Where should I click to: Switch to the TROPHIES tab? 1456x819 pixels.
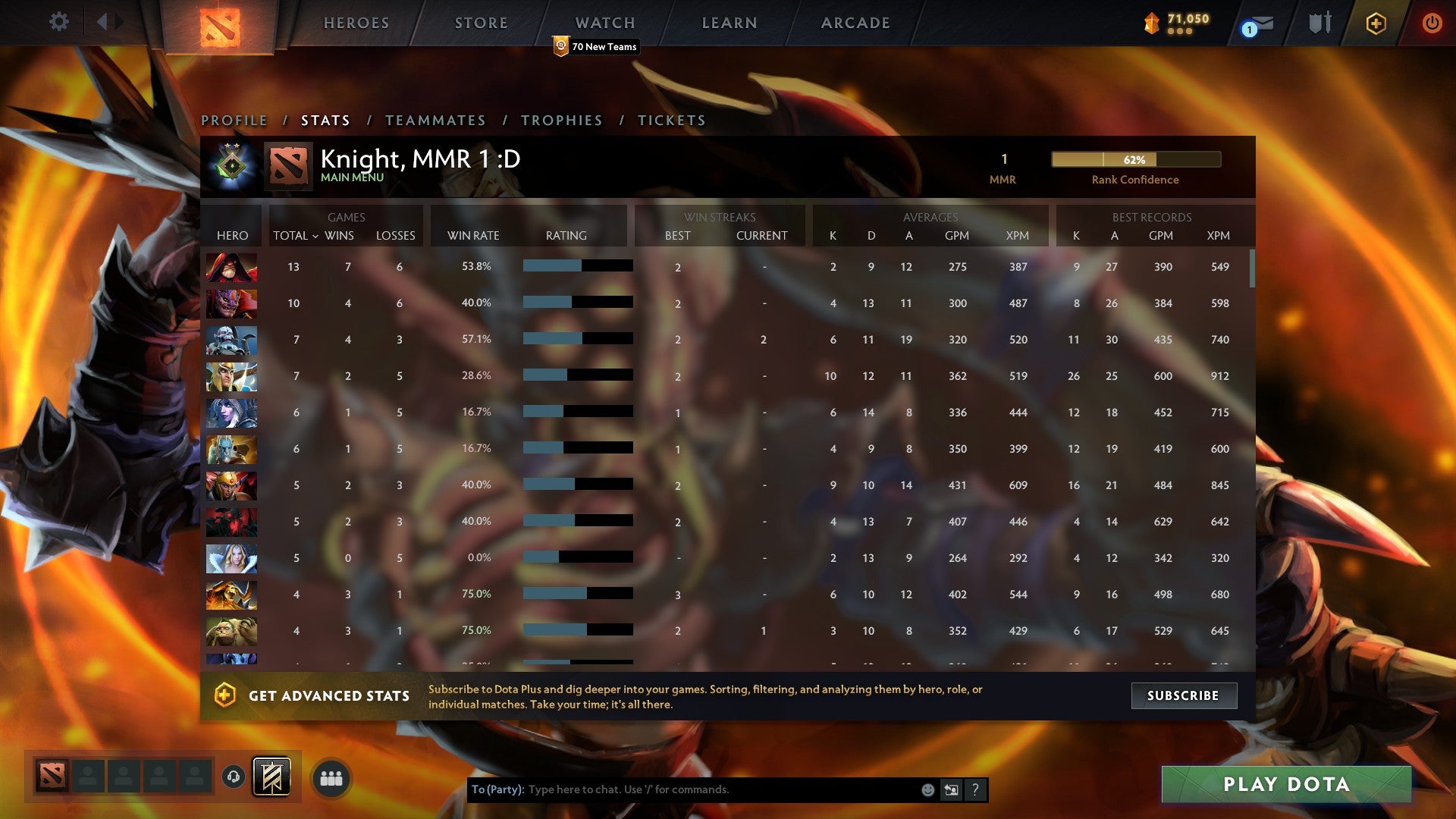coord(560,120)
